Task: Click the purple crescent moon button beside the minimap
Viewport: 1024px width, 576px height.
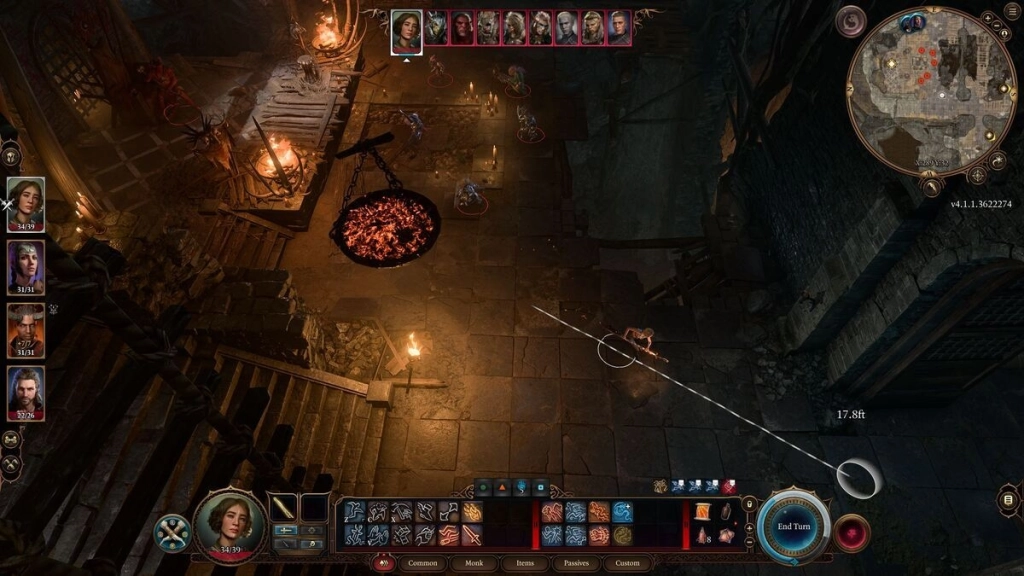Action: click(851, 21)
